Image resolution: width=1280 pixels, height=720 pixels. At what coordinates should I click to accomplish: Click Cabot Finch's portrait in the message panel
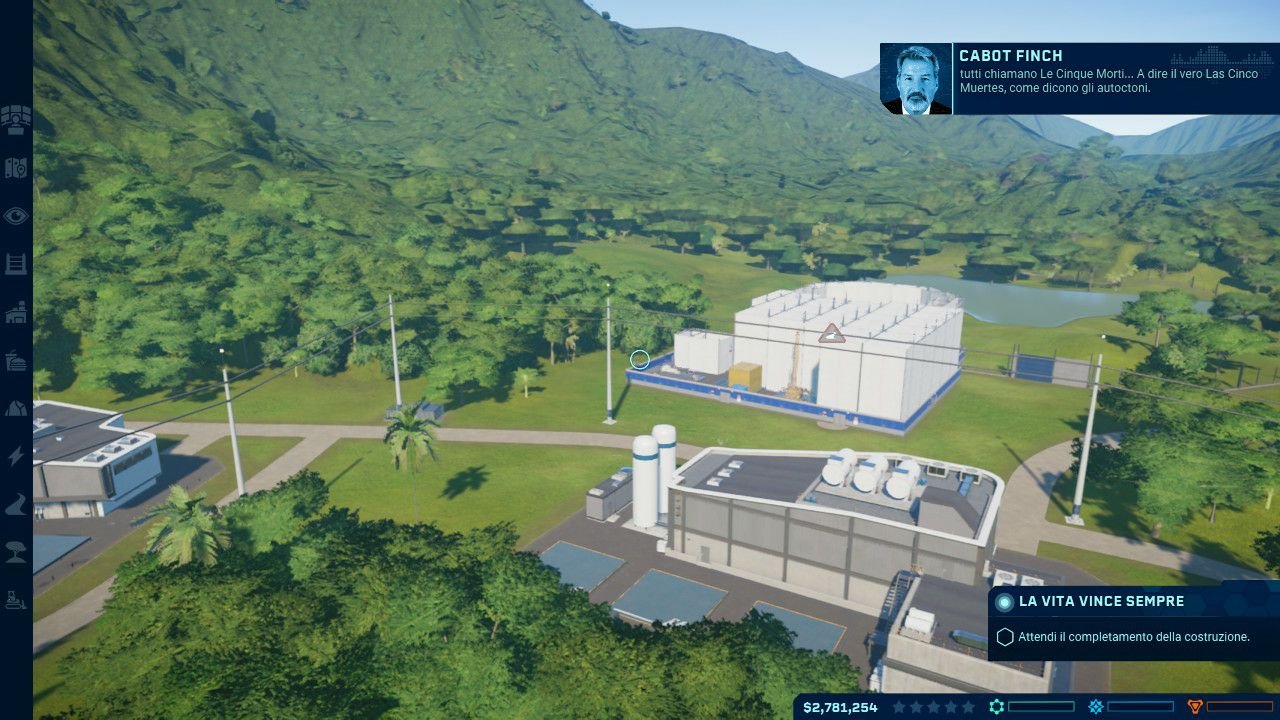pyautogui.click(x=916, y=79)
